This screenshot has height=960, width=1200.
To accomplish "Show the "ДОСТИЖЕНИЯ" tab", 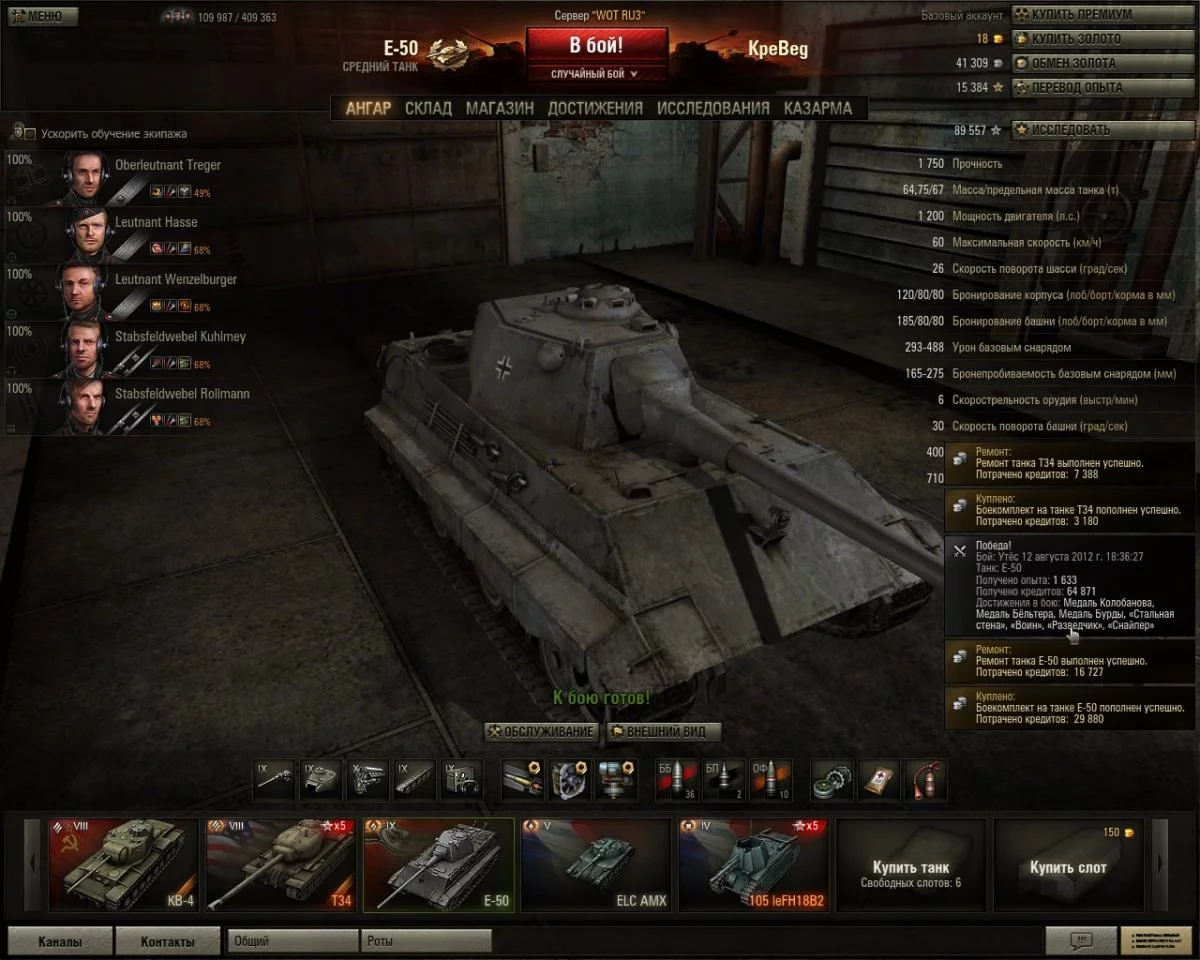I will tap(595, 108).
